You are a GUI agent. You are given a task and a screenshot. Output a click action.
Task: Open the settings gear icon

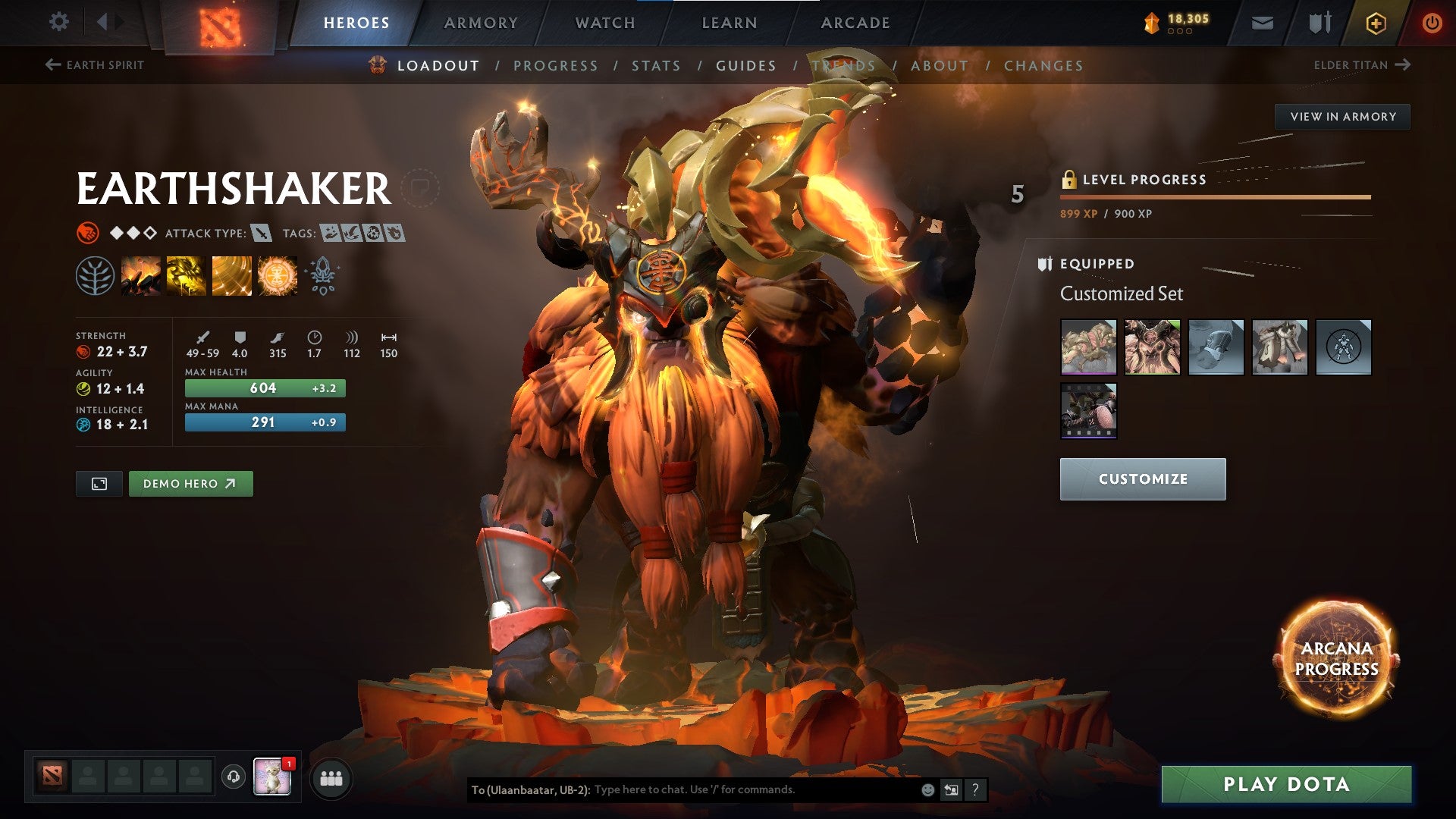tap(58, 21)
